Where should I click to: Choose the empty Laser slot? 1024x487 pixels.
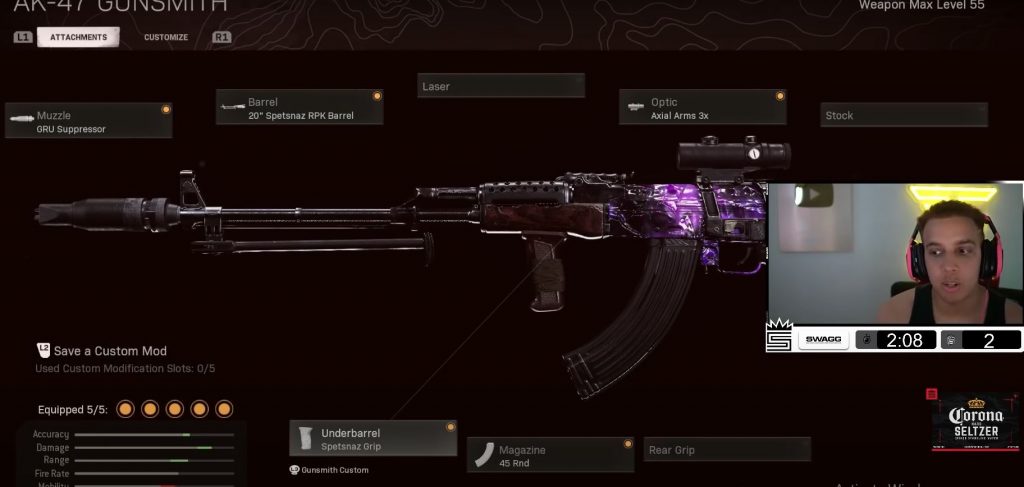pos(500,86)
